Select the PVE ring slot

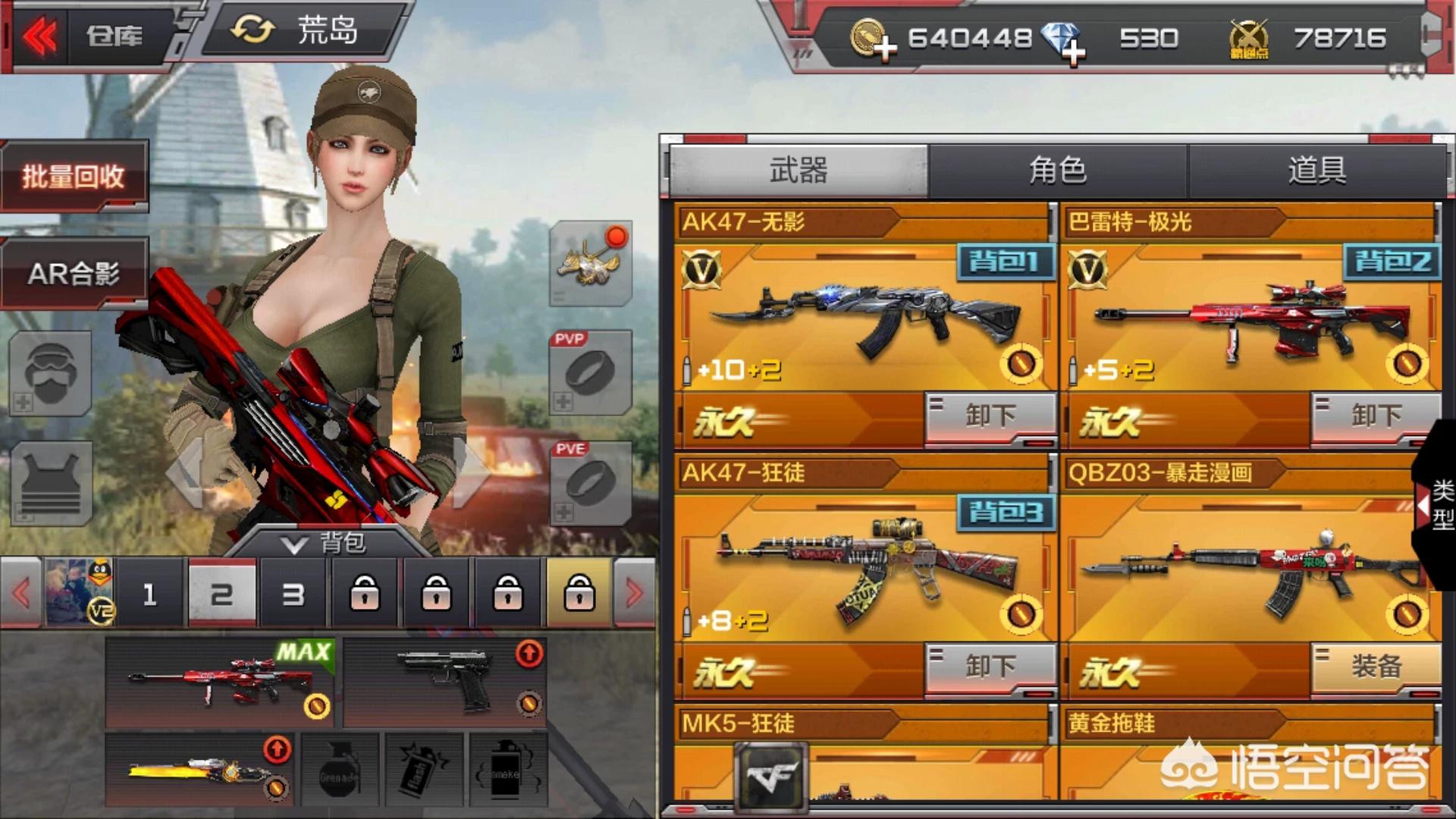tap(591, 484)
